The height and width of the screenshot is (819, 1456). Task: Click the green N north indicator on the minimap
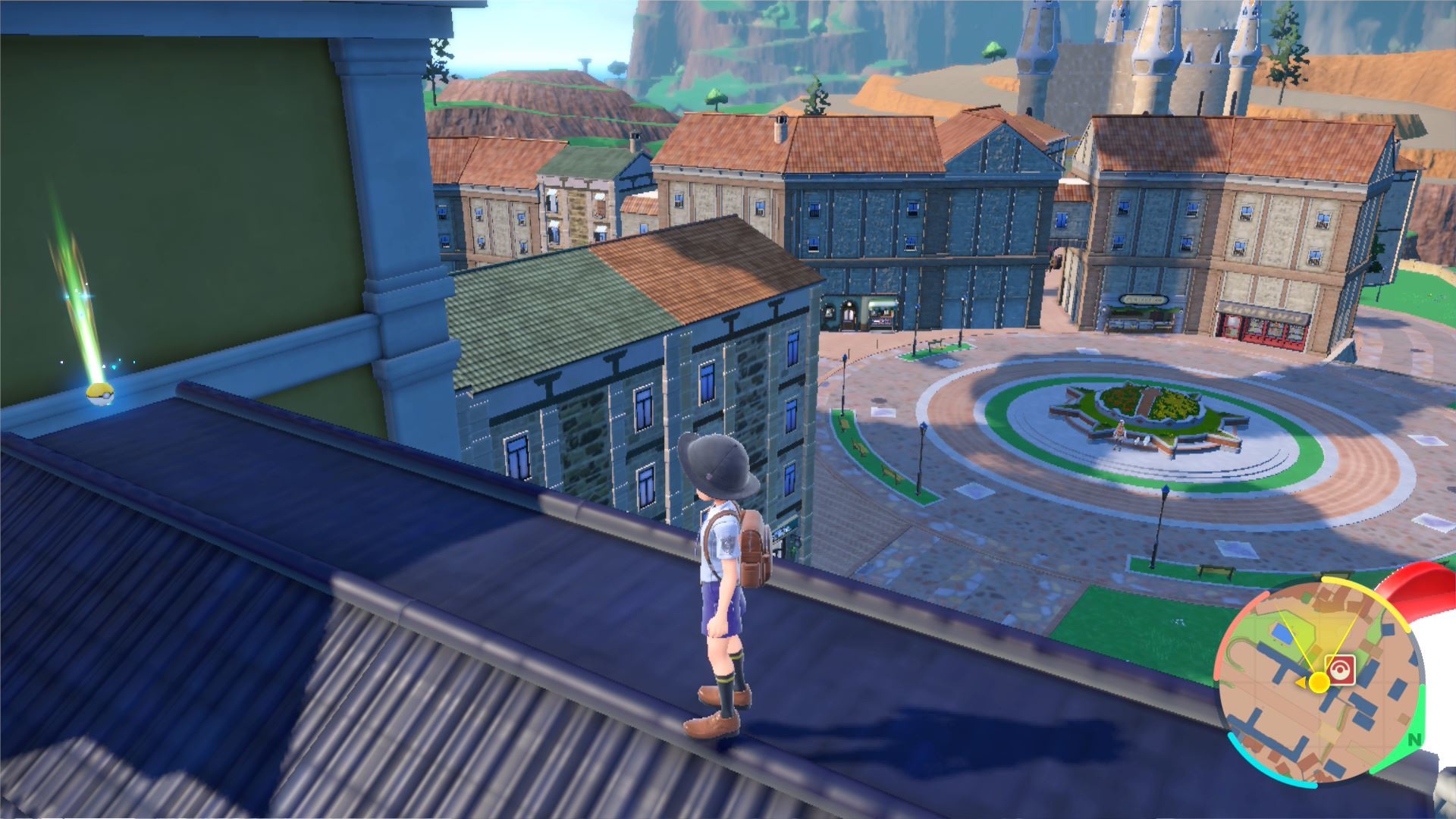click(1414, 739)
